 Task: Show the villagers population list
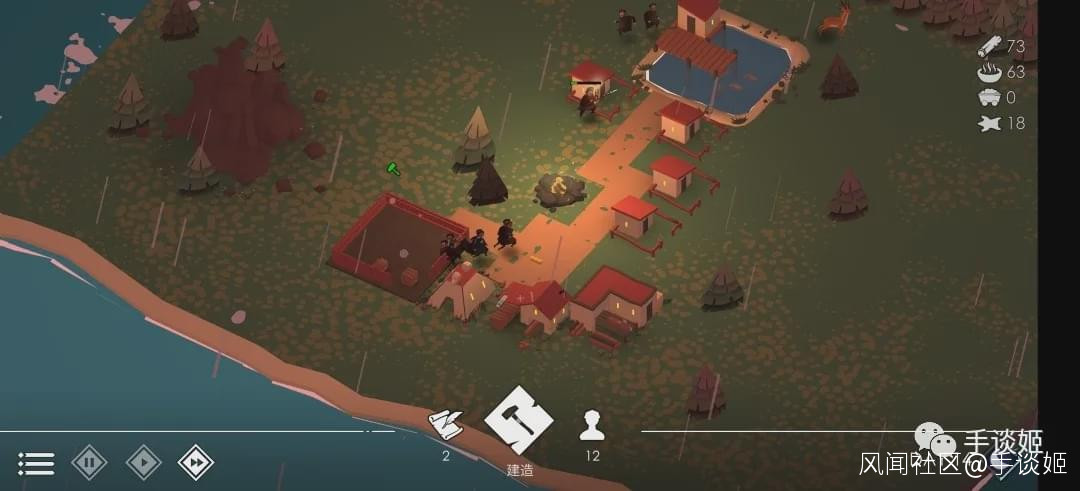592,426
